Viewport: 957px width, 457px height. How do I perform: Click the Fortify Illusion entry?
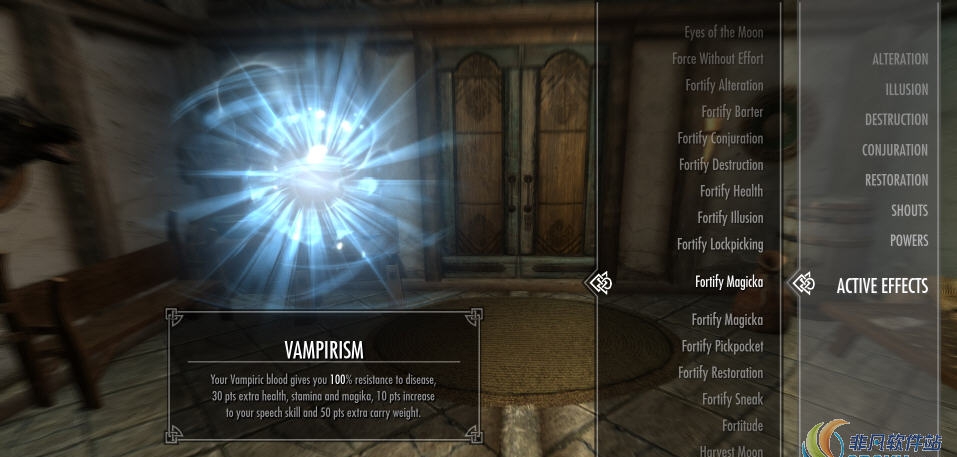pyautogui.click(x=730, y=218)
